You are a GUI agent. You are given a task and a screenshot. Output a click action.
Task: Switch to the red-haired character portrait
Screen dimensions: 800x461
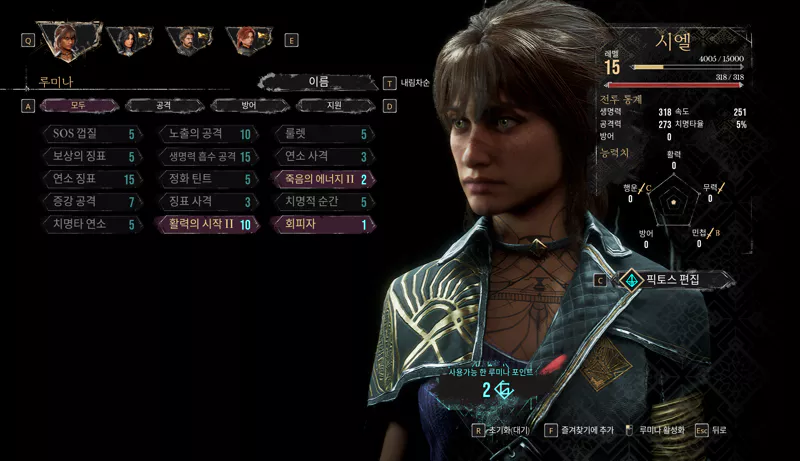(x=244, y=40)
